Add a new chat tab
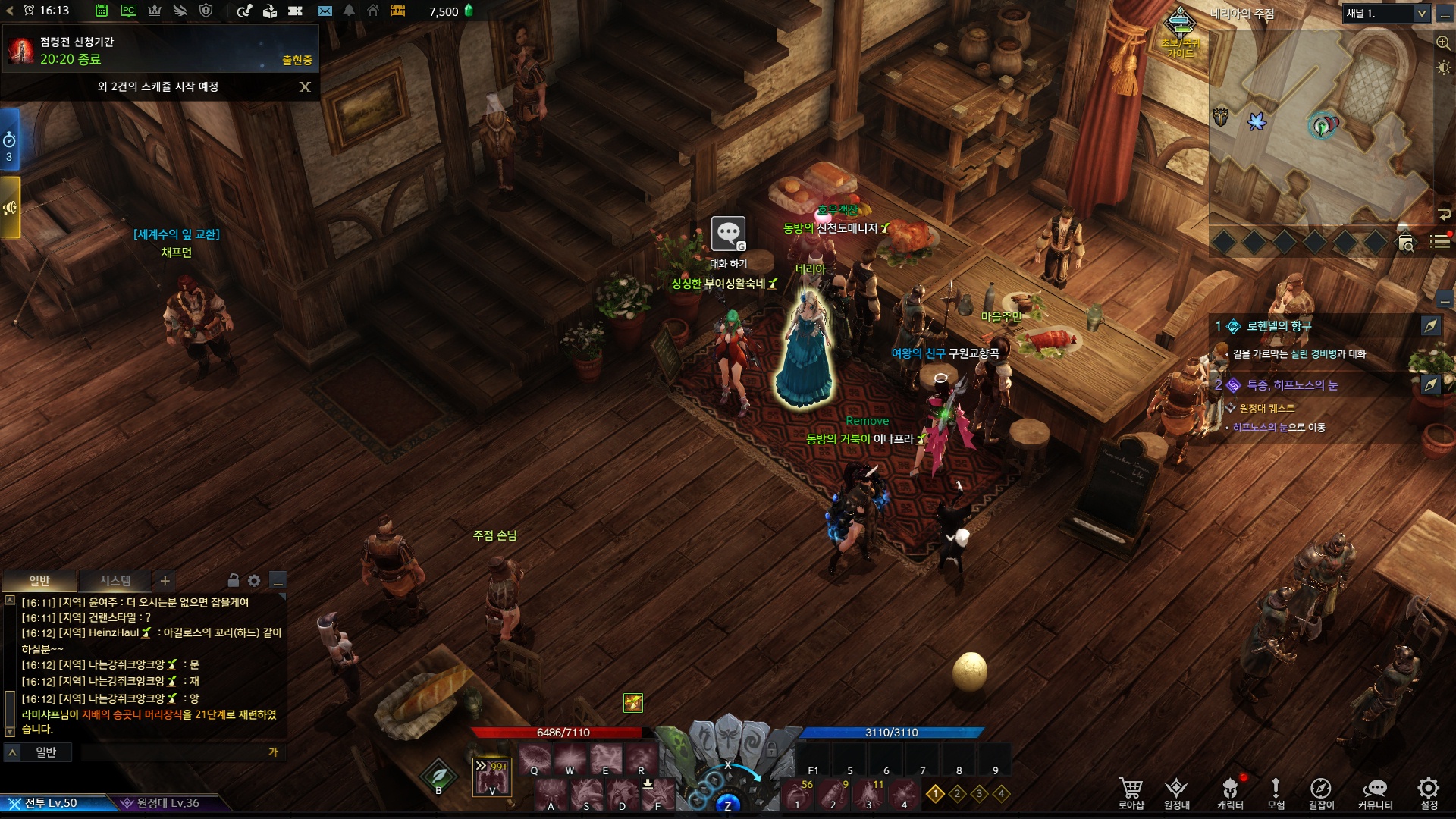Screen dimensions: 1456x819 165,581
